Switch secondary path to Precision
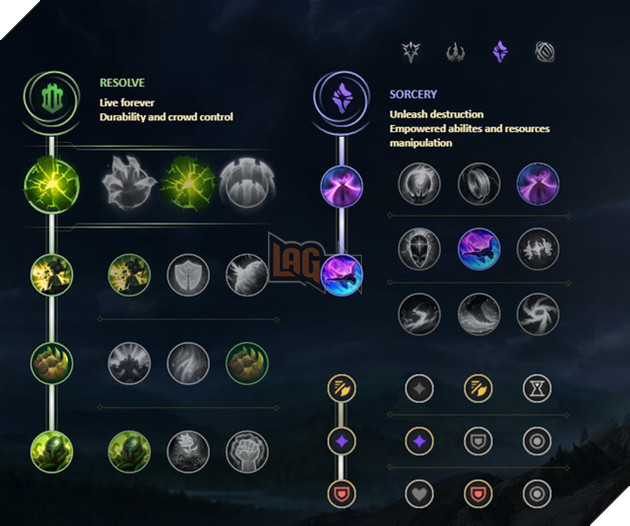Screen dimensions: 630x526 pyautogui.click(x=411, y=50)
